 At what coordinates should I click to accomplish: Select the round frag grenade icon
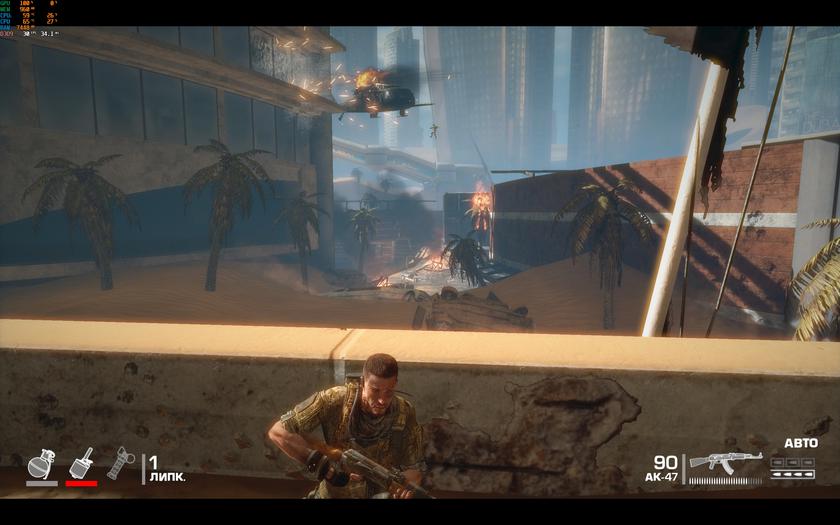(42, 465)
